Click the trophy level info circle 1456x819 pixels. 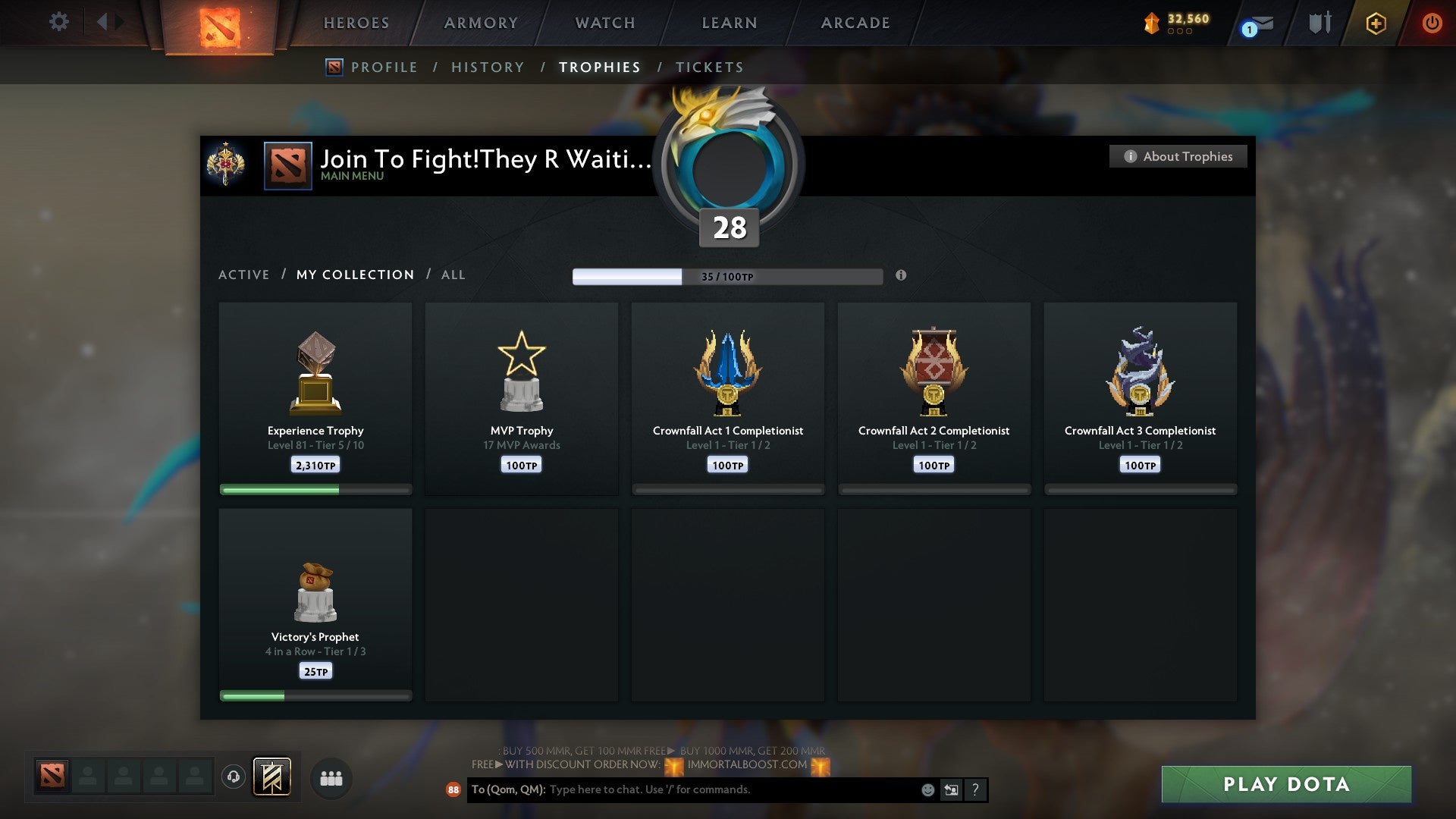click(x=901, y=276)
